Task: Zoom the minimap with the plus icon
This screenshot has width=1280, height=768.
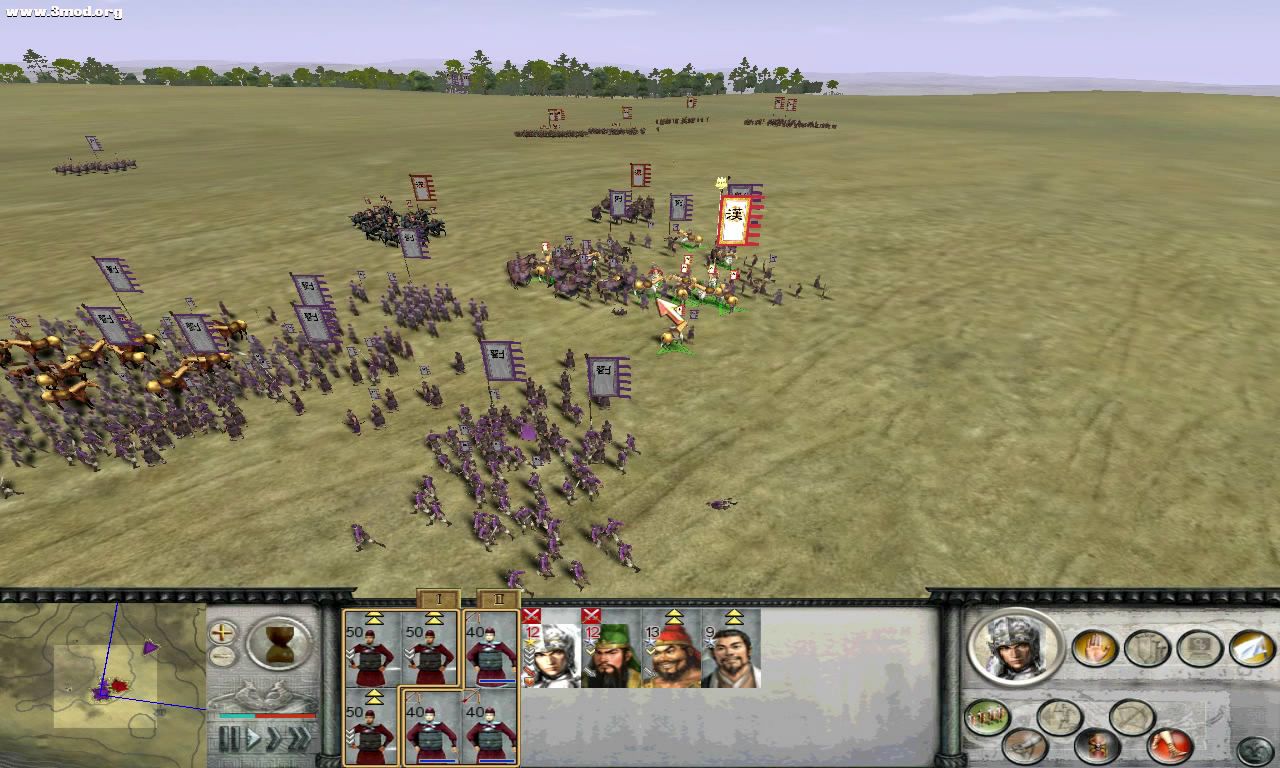Action: click(223, 633)
